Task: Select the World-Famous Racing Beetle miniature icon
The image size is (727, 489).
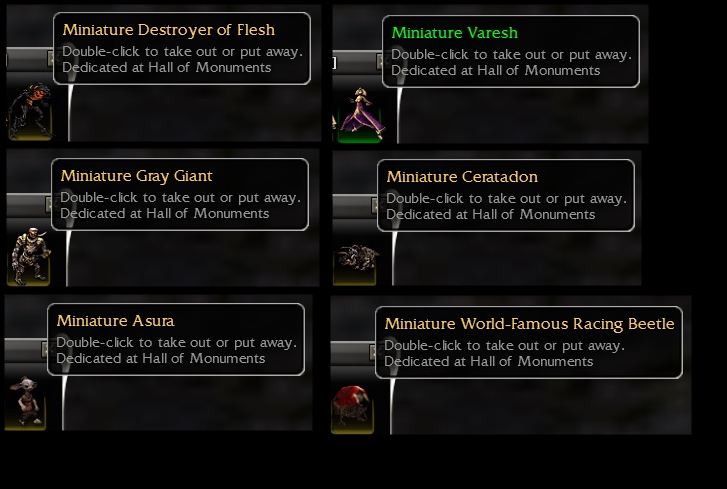Action: (353, 405)
